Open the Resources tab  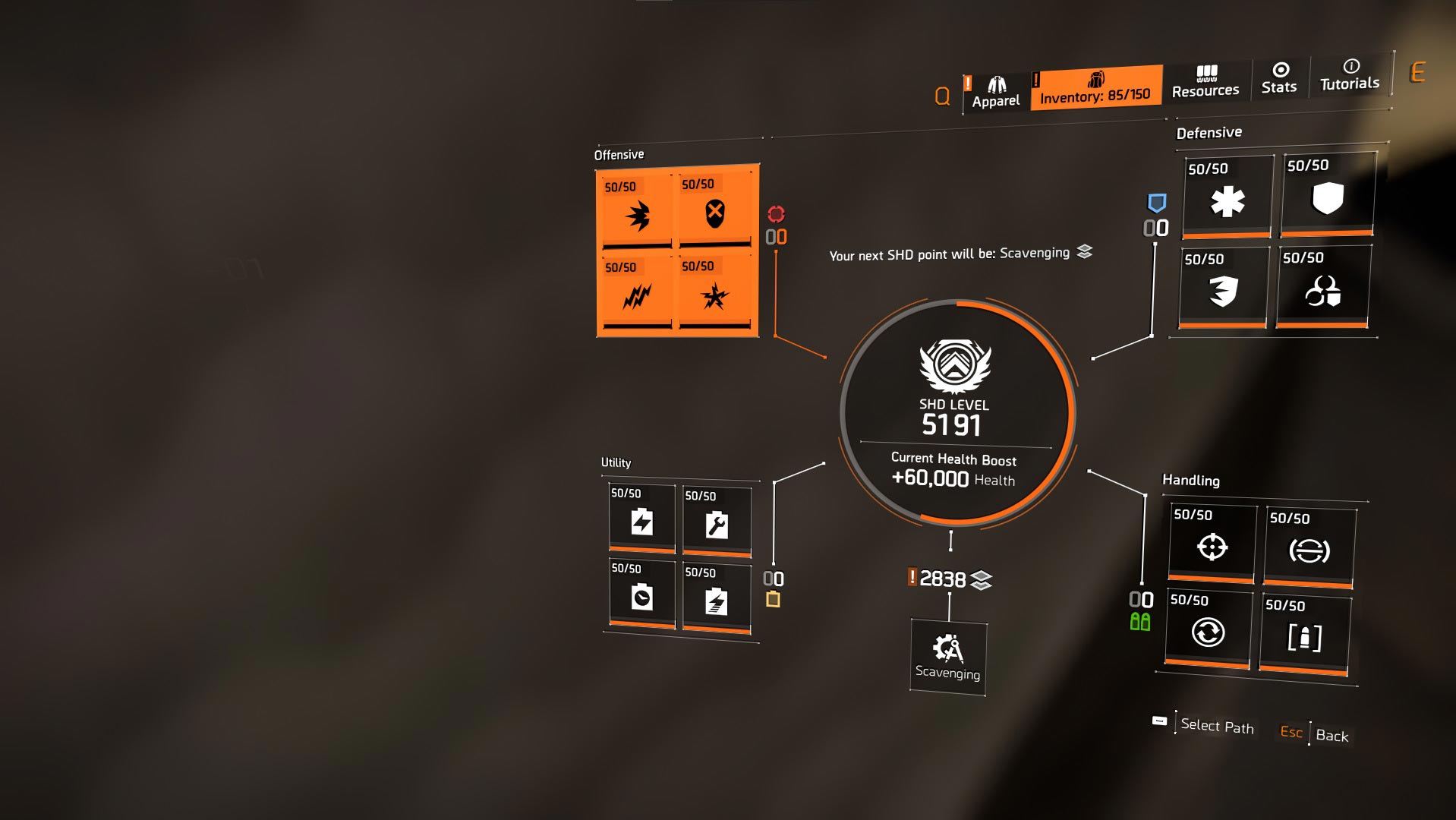coord(1205,82)
